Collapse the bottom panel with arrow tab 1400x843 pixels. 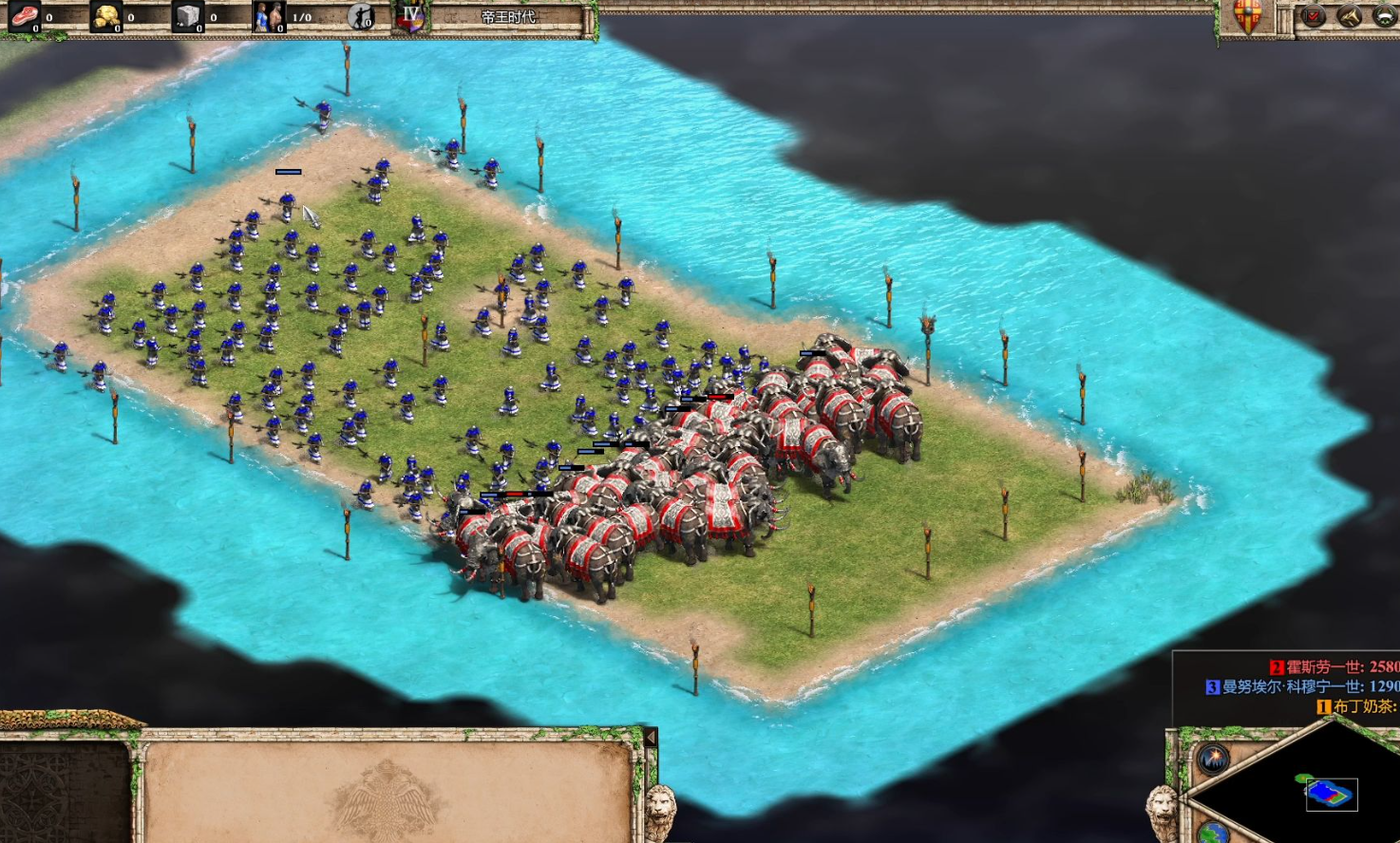click(651, 738)
